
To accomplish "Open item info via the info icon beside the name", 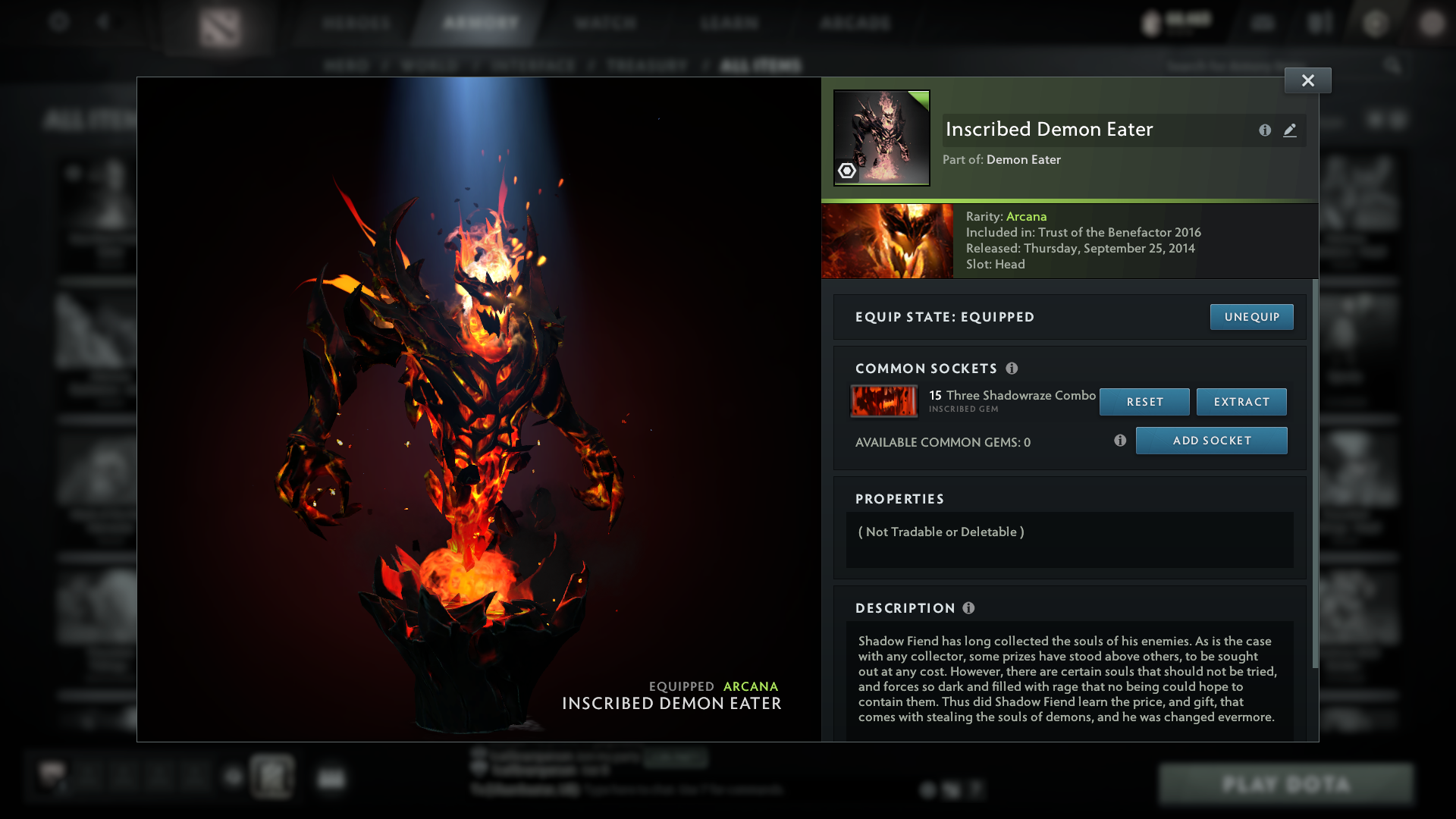I will 1265,130.
